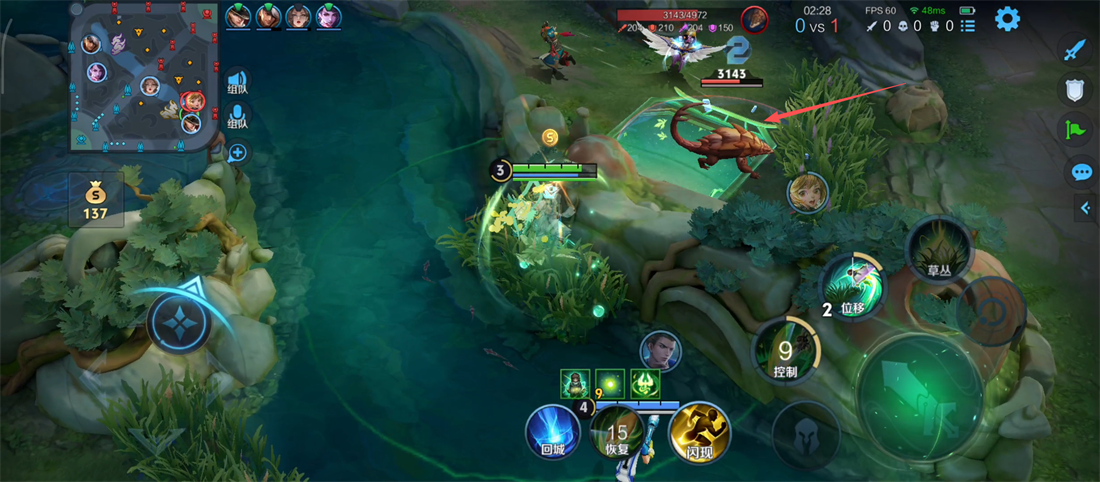Viewport: 1100px width, 482px height.
Task: Open the settings gear menu
Action: (x=1007, y=19)
